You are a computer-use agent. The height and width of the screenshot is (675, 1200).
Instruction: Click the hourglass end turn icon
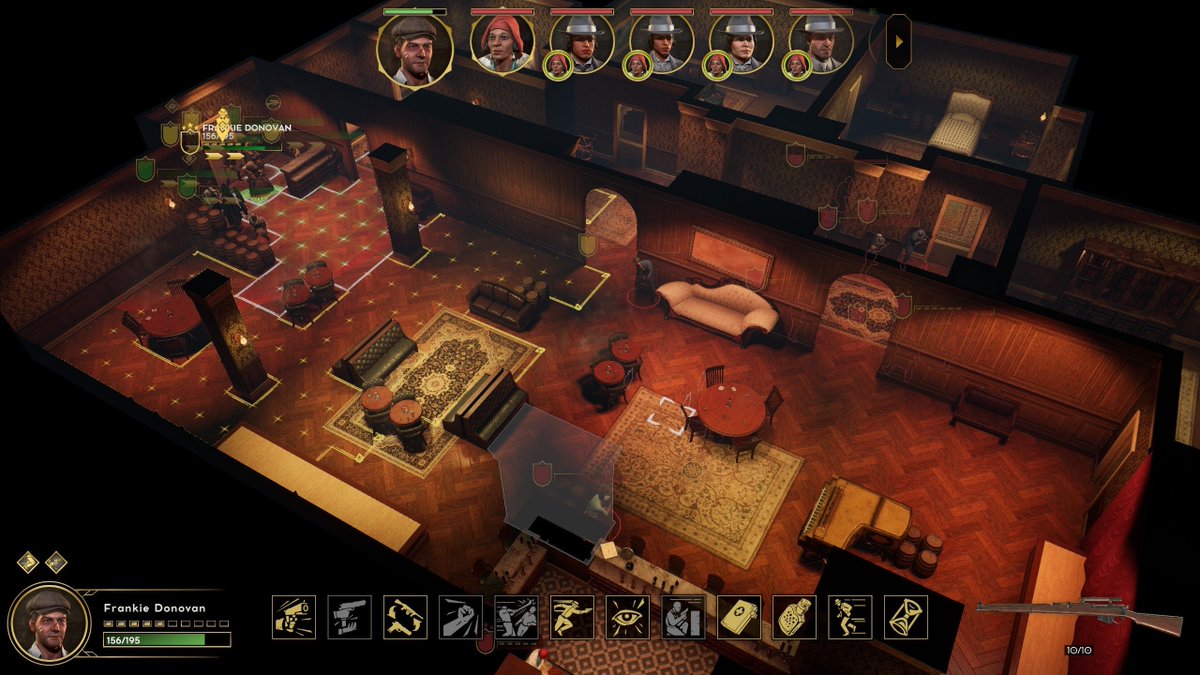click(x=905, y=617)
